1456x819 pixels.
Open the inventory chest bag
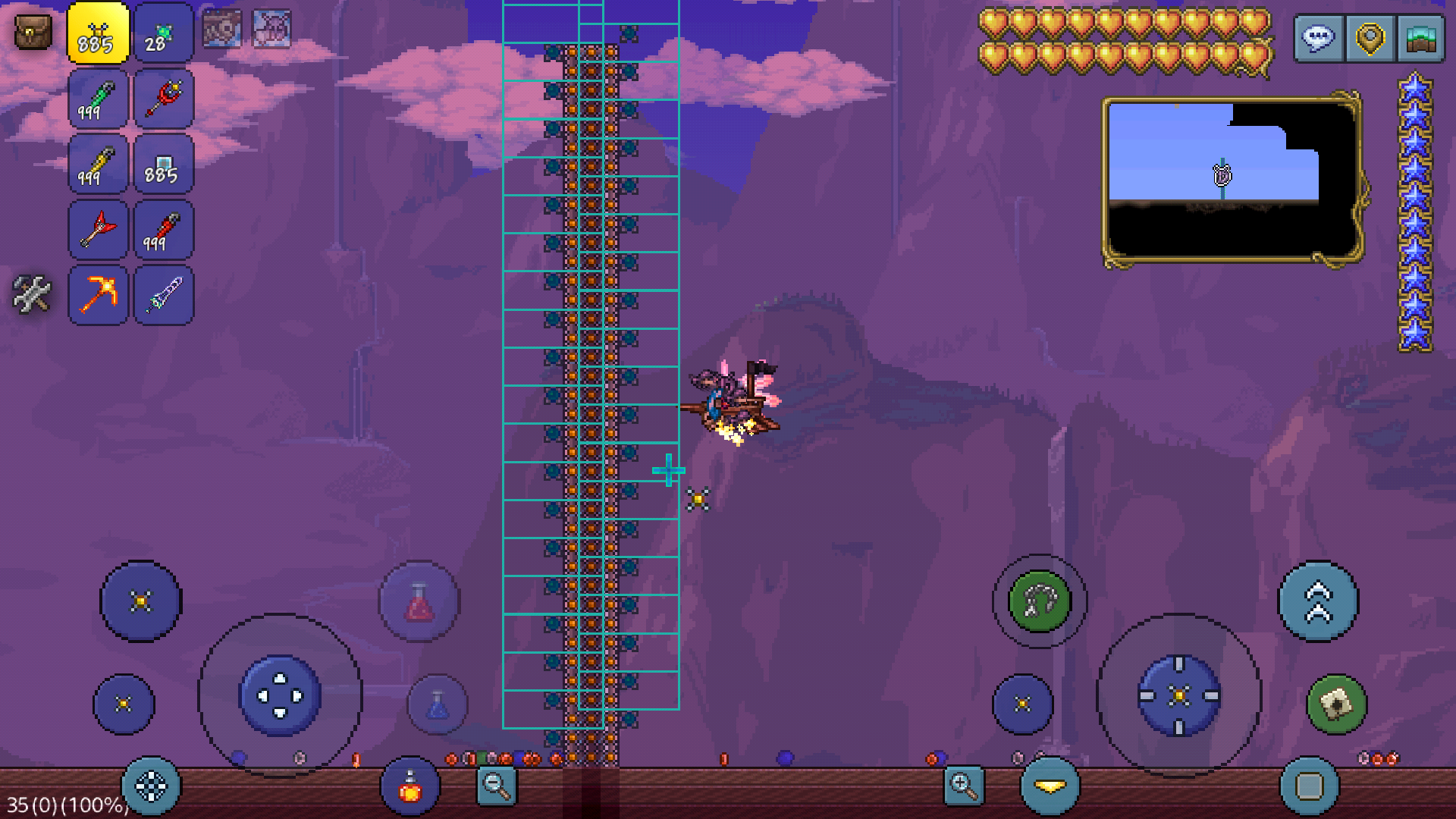coord(33,33)
